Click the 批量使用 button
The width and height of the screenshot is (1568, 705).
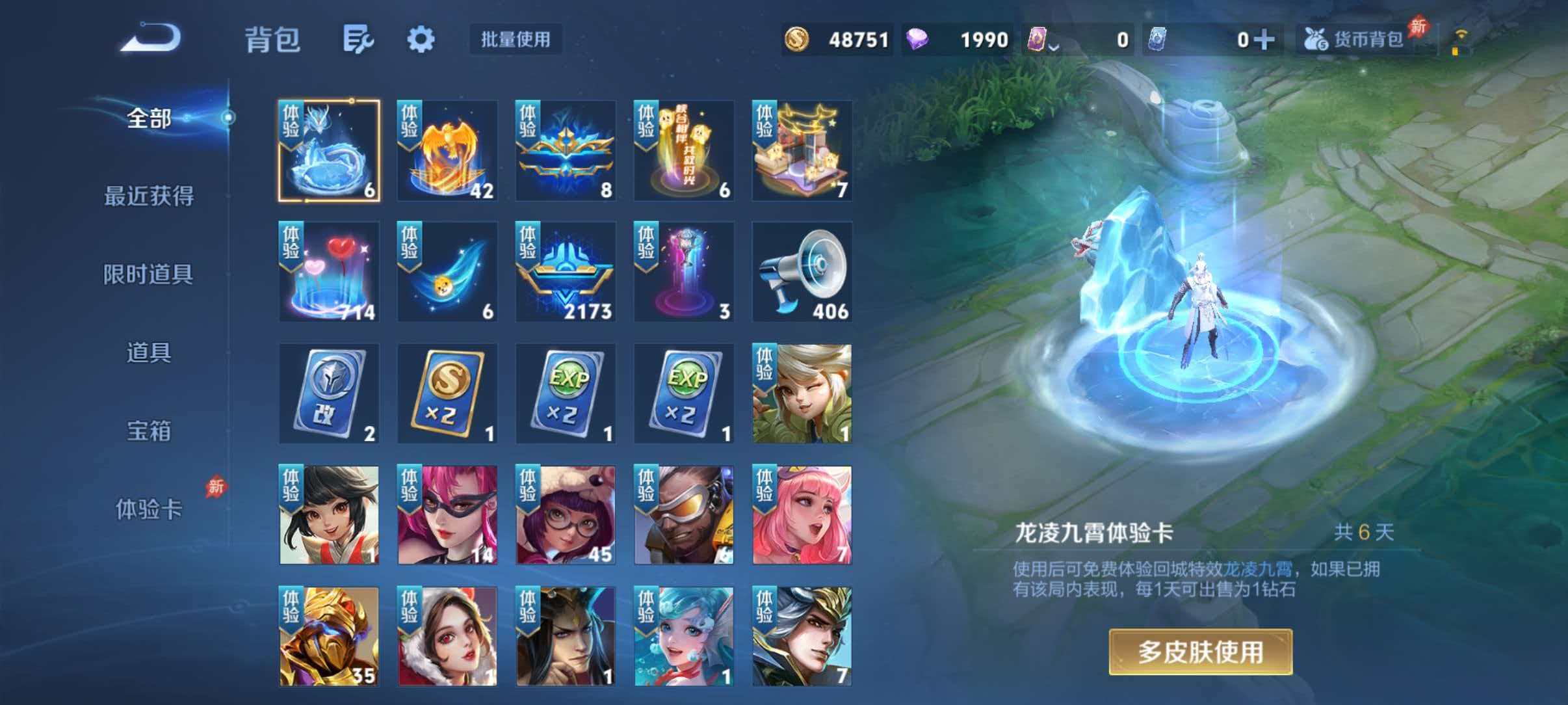click(x=516, y=40)
